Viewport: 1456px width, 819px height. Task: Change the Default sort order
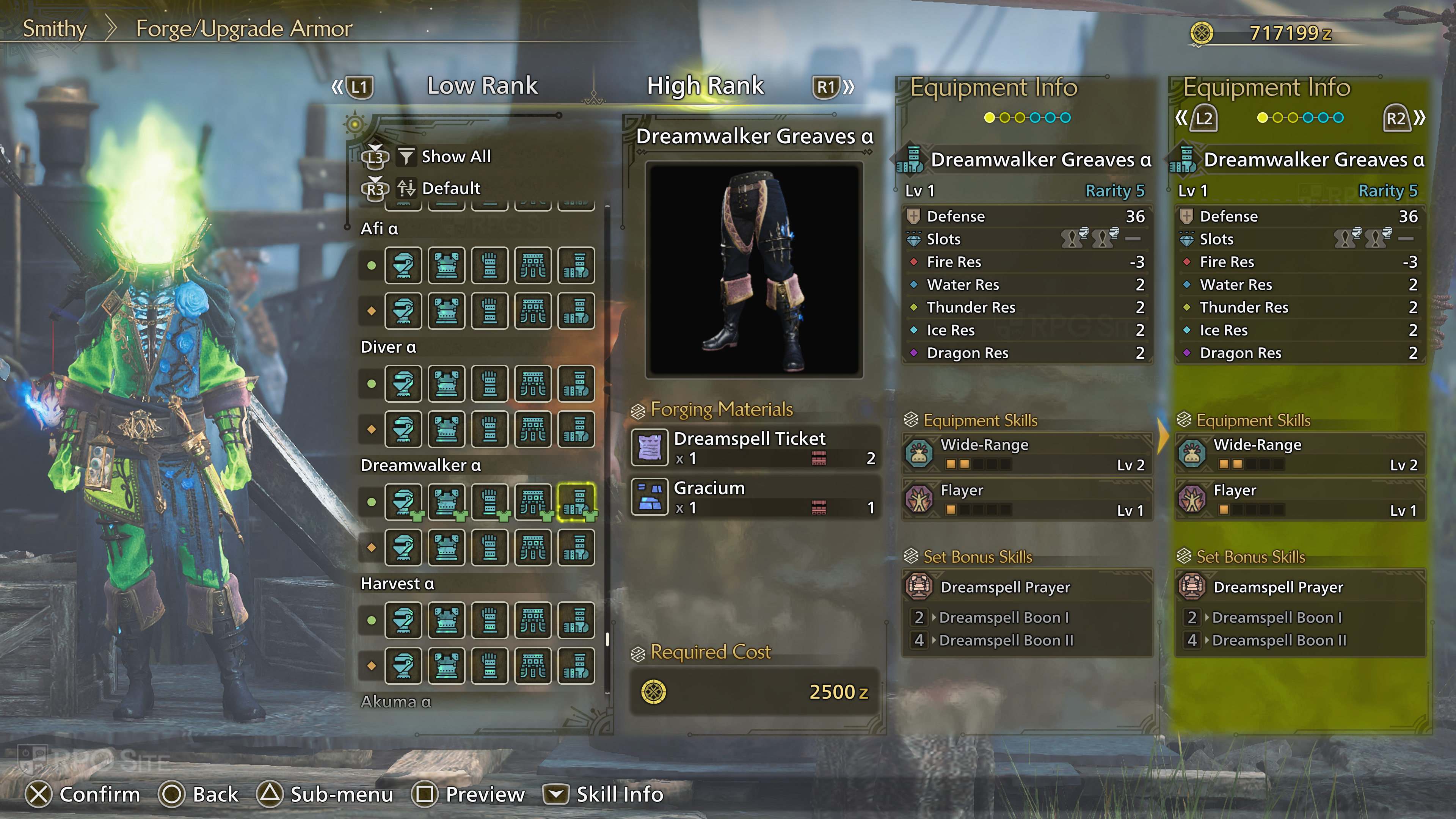pos(450,188)
